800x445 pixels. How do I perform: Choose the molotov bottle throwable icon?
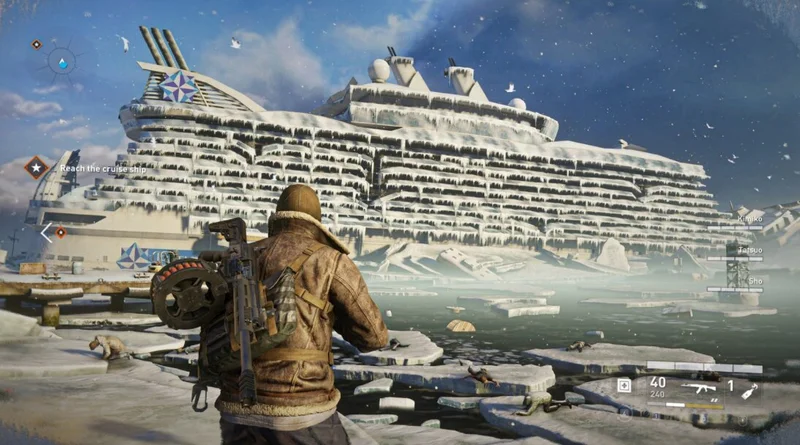[748, 390]
